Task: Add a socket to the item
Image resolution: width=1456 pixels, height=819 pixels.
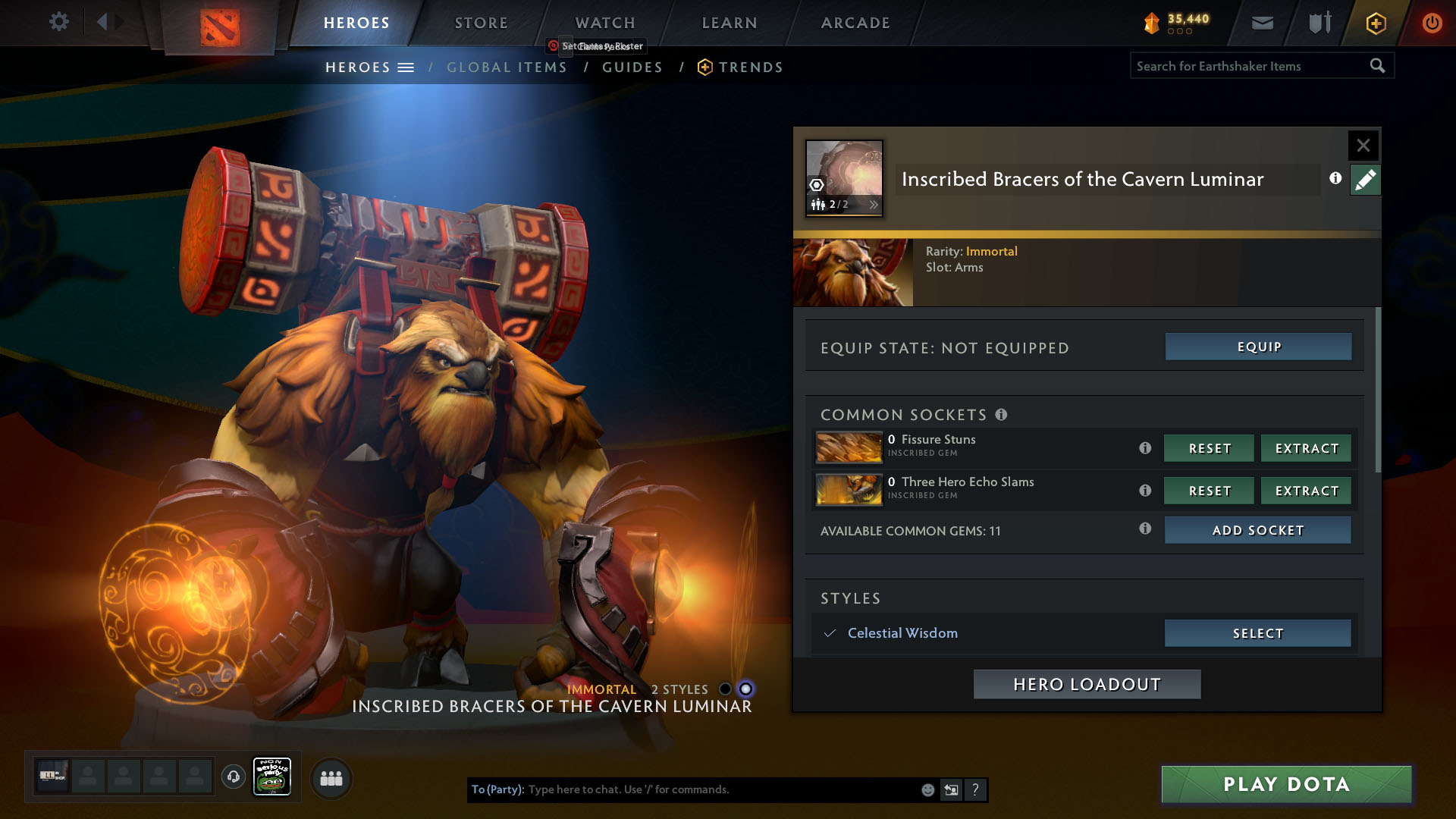Action: pos(1257,530)
